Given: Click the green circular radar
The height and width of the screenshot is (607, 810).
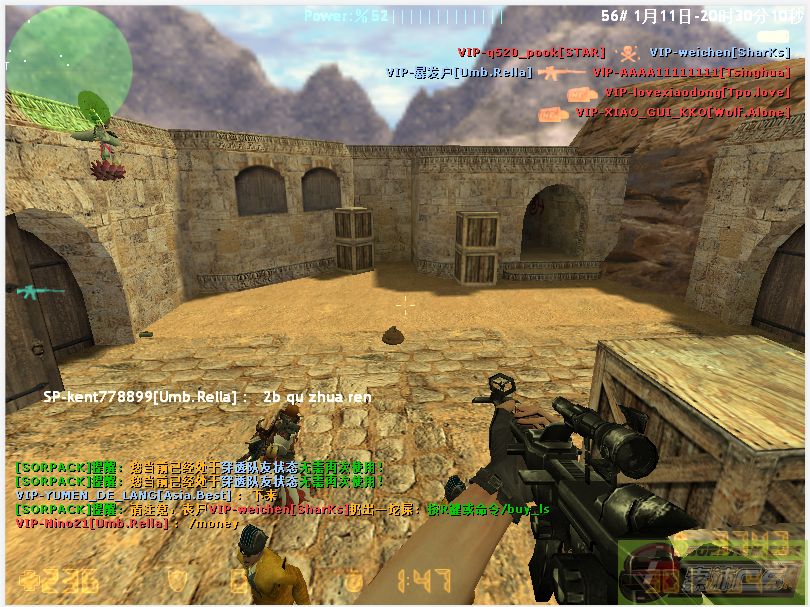Looking at the screenshot, I should (x=69, y=66).
